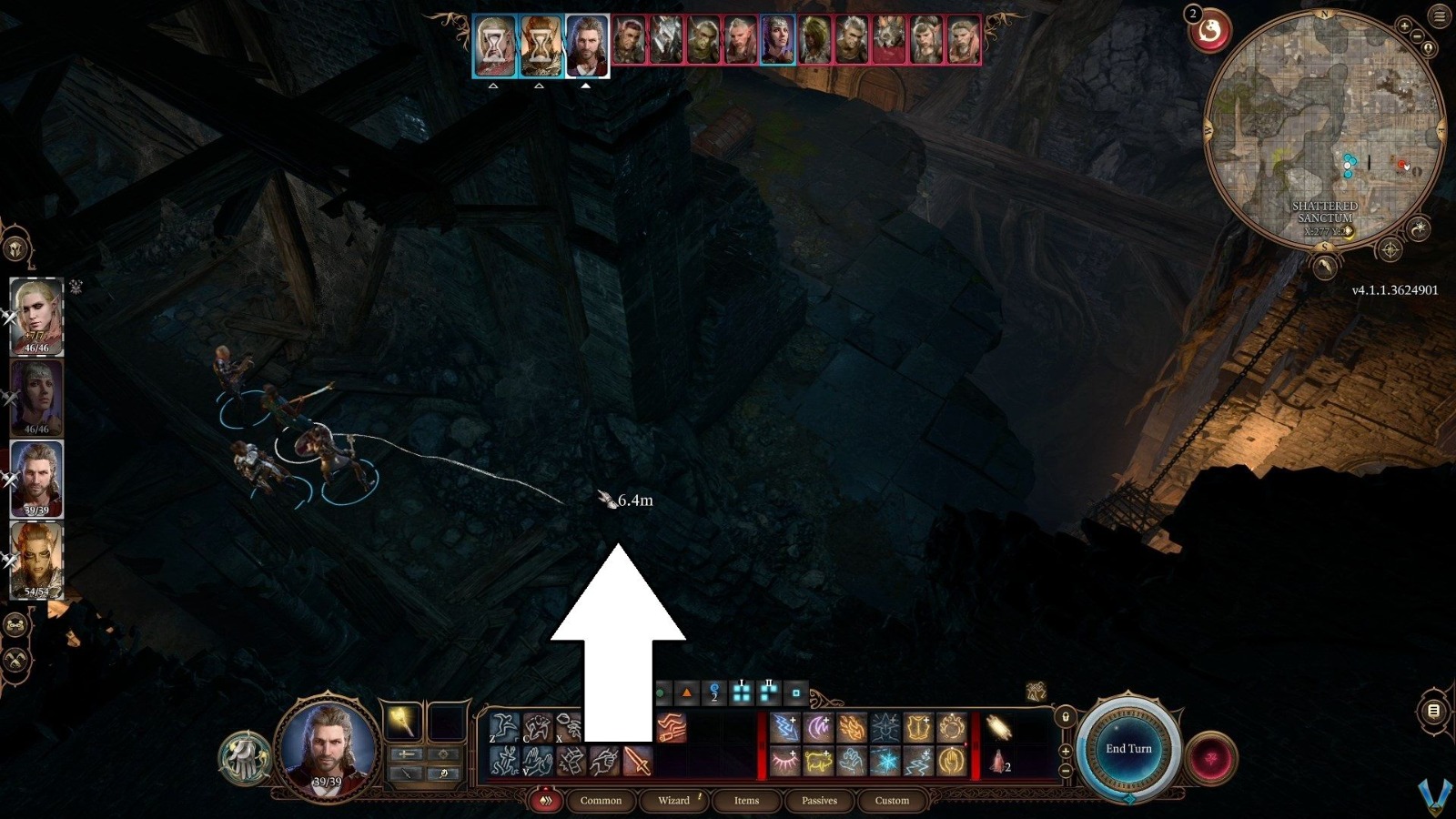Viewport: 1456px width, 819px height.
Task: Switch to the Items hotbar tab
Action: click(745, 801)
